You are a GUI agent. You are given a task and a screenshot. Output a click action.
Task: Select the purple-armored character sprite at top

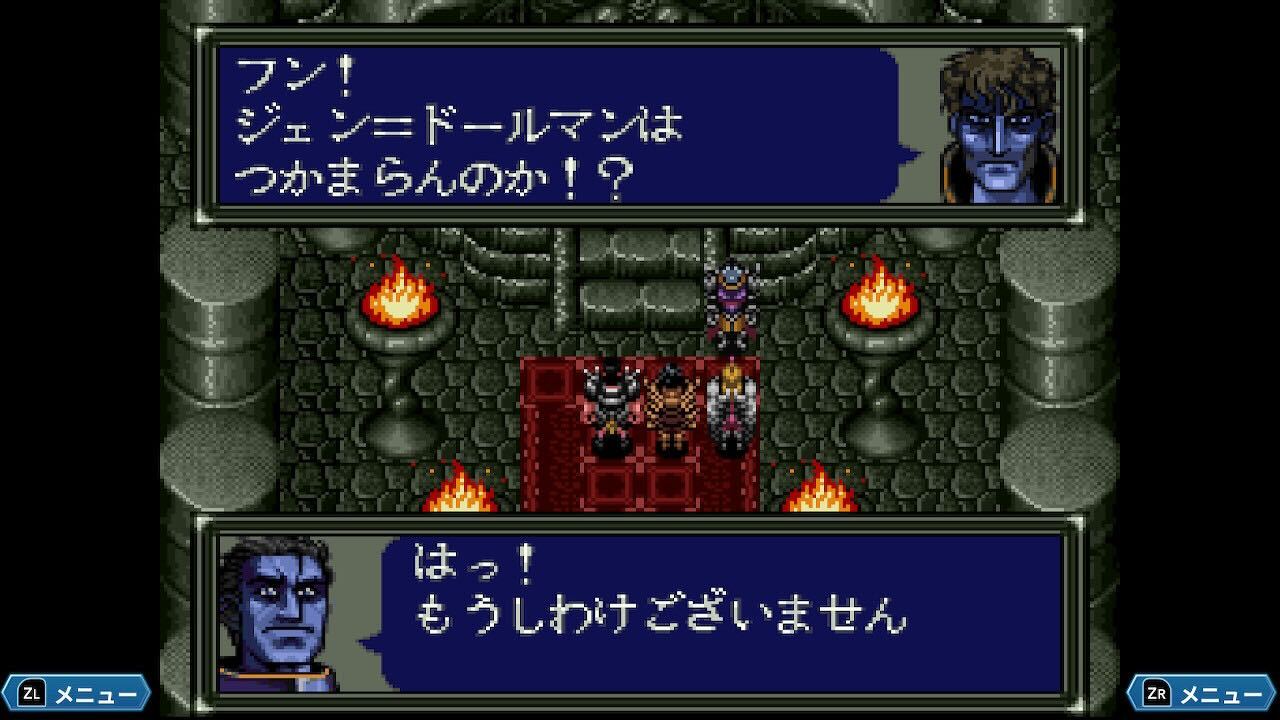pos(729,300)
